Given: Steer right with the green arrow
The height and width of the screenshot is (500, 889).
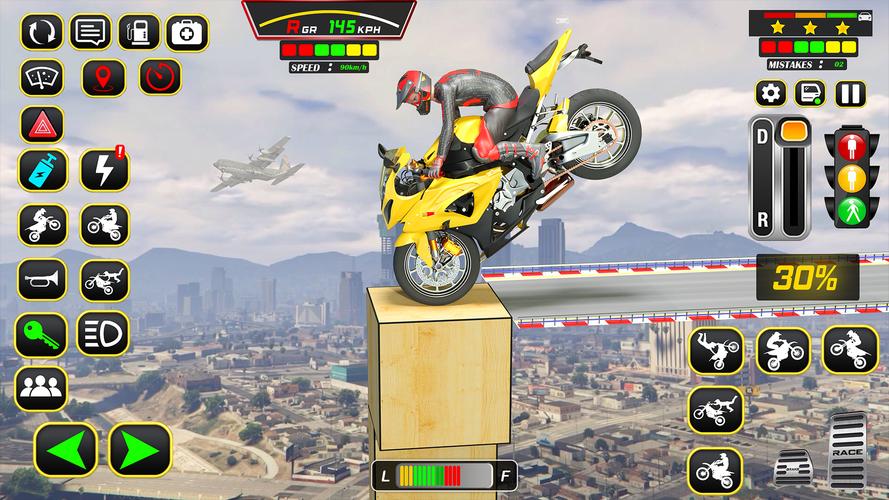Looking at the screenshot, I should [140, 449].
